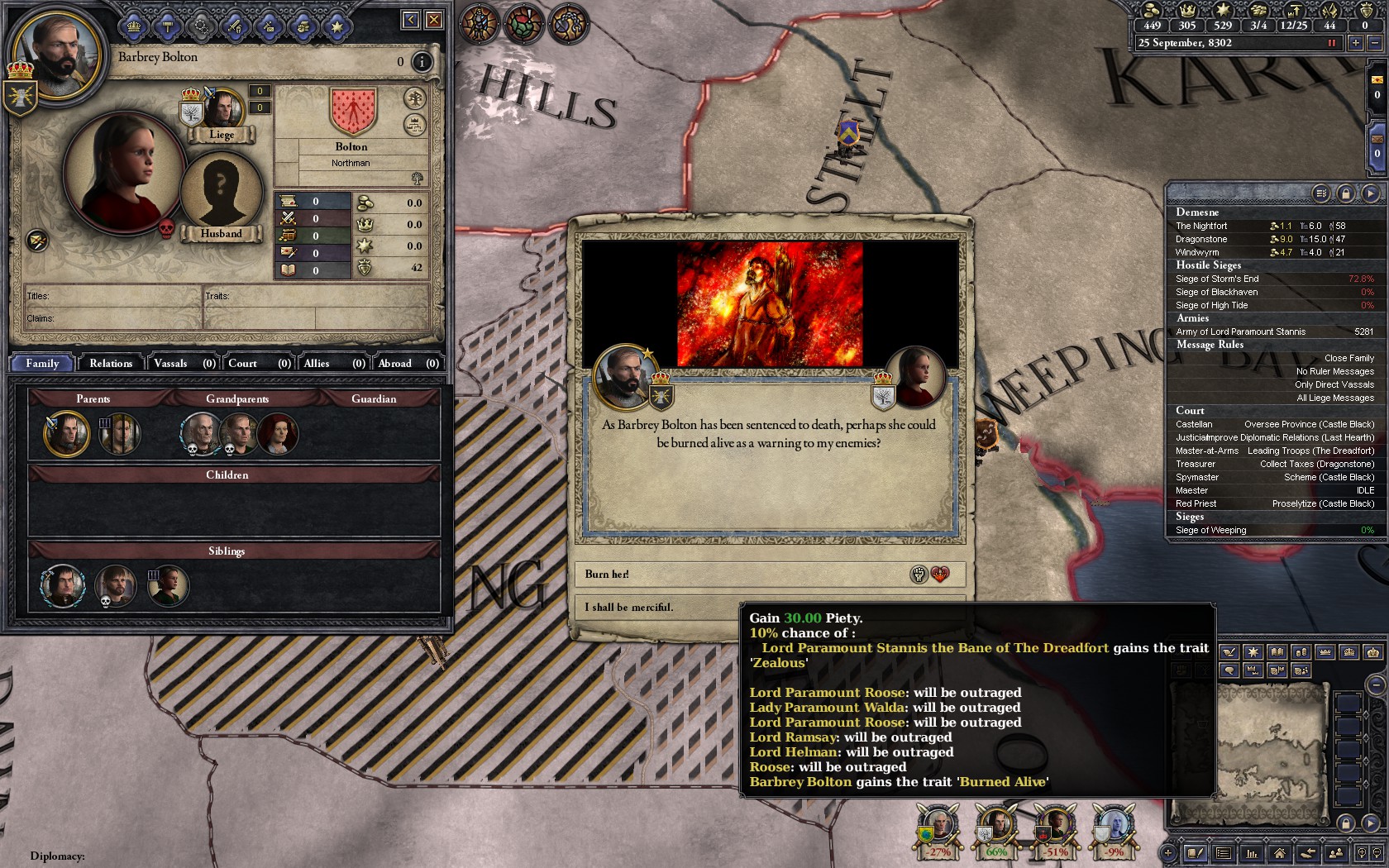Increase game speed with plus button

[1356, 43]
